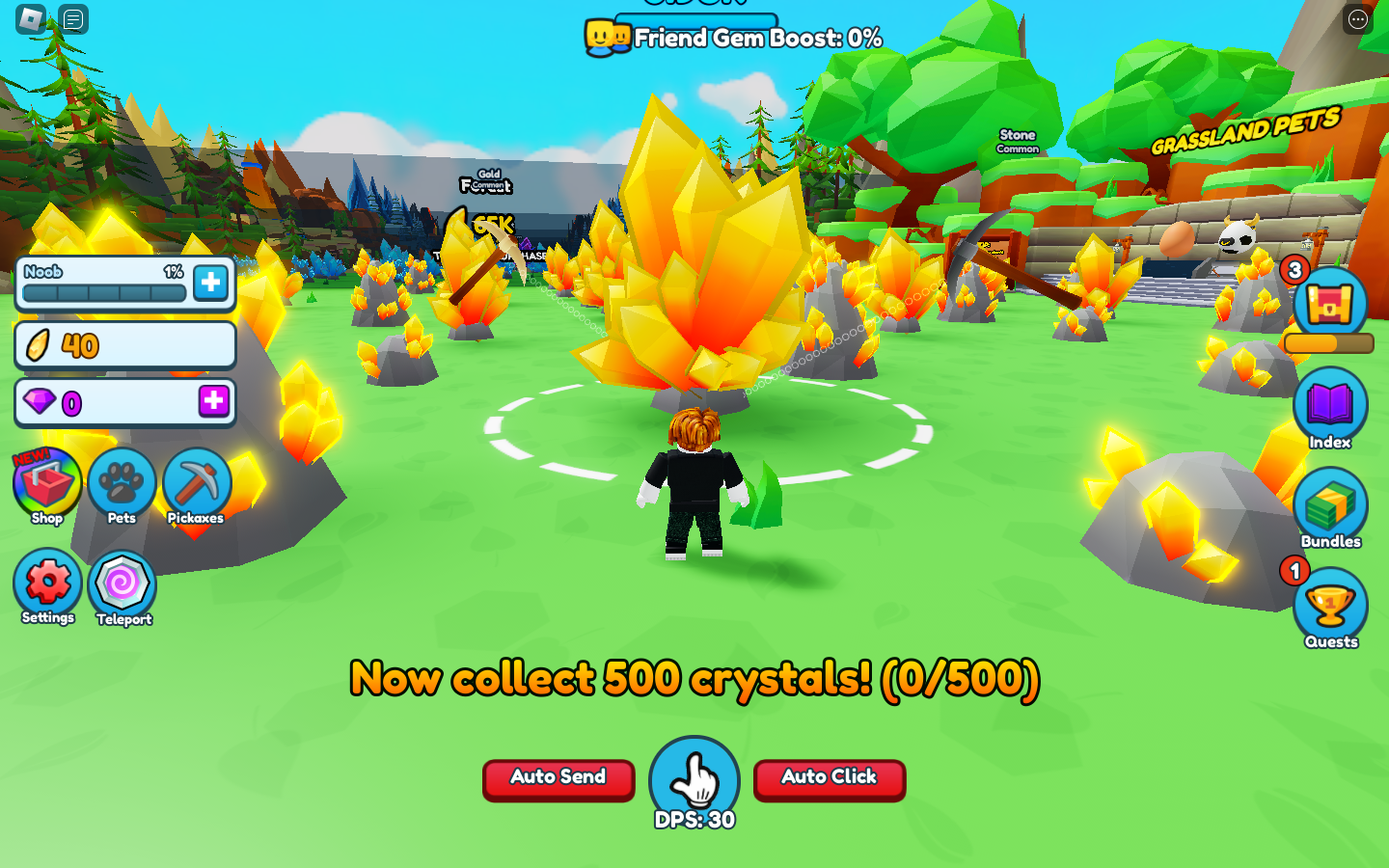Open the three-dots options menu
The width and height of the screenshot is (1389, 868).
click(x=1357, y=19)
